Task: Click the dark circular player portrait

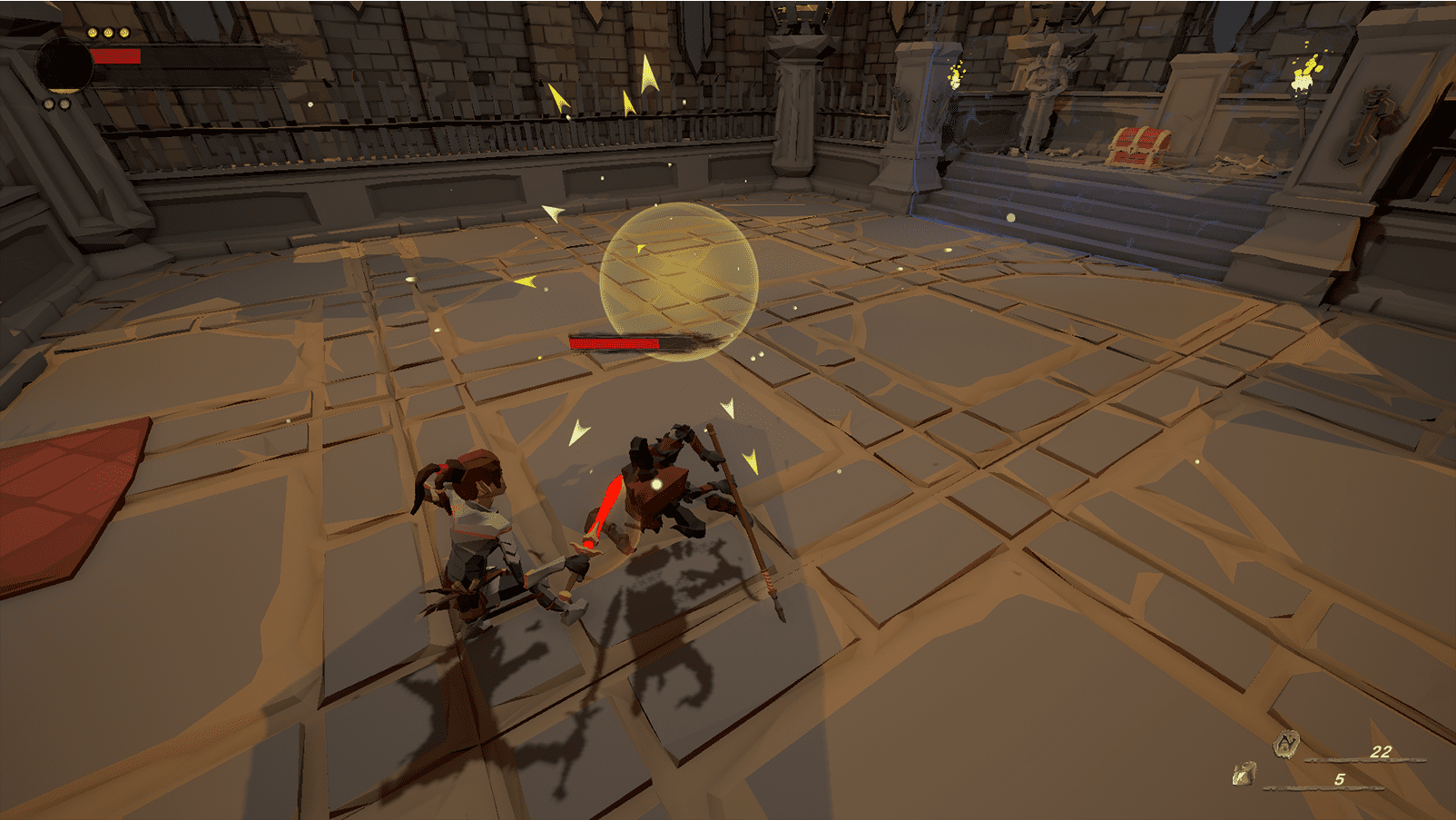Action: click(x=64, y=65)
